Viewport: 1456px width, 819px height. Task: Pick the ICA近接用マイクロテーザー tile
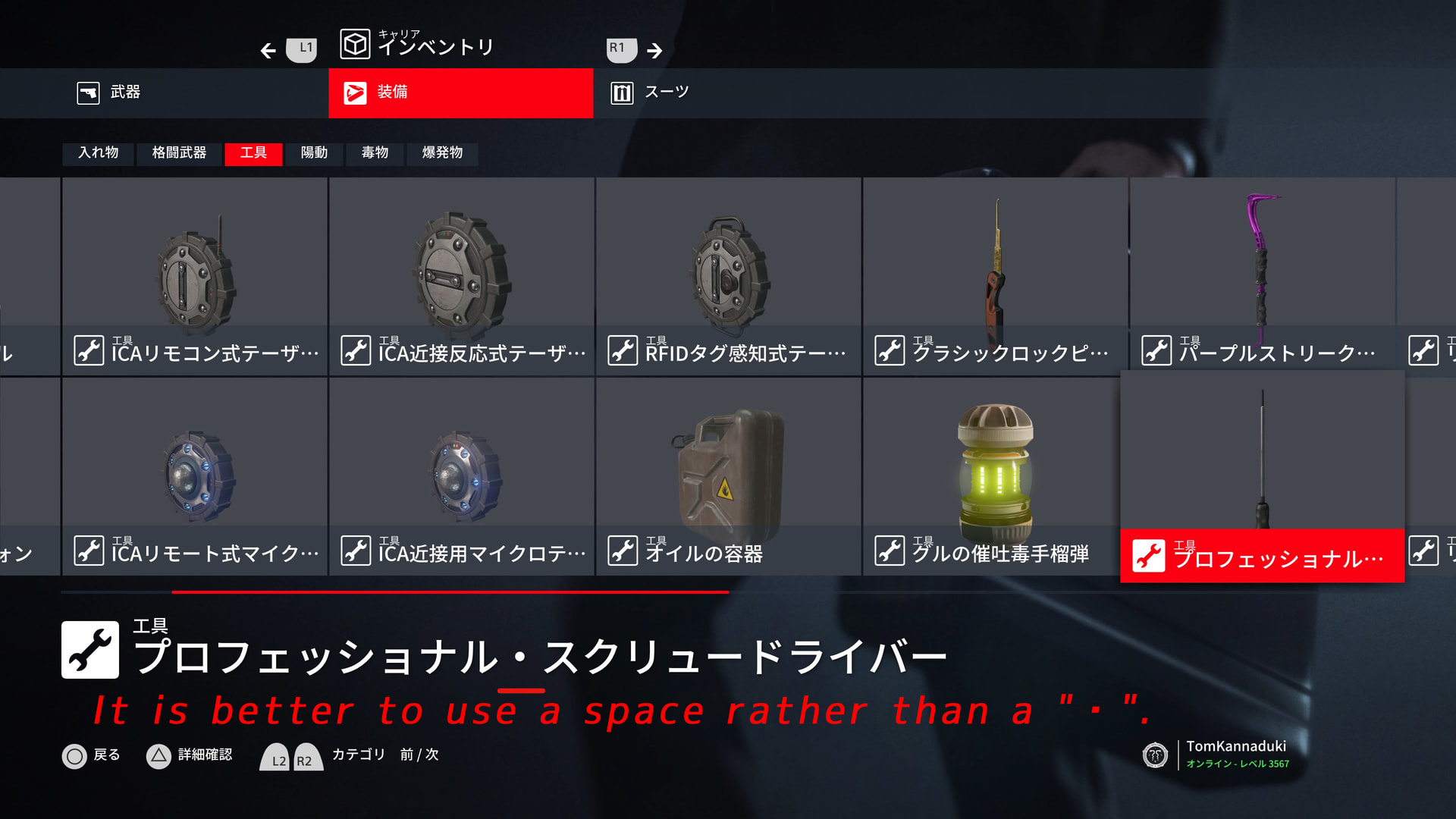pos(462,476)
